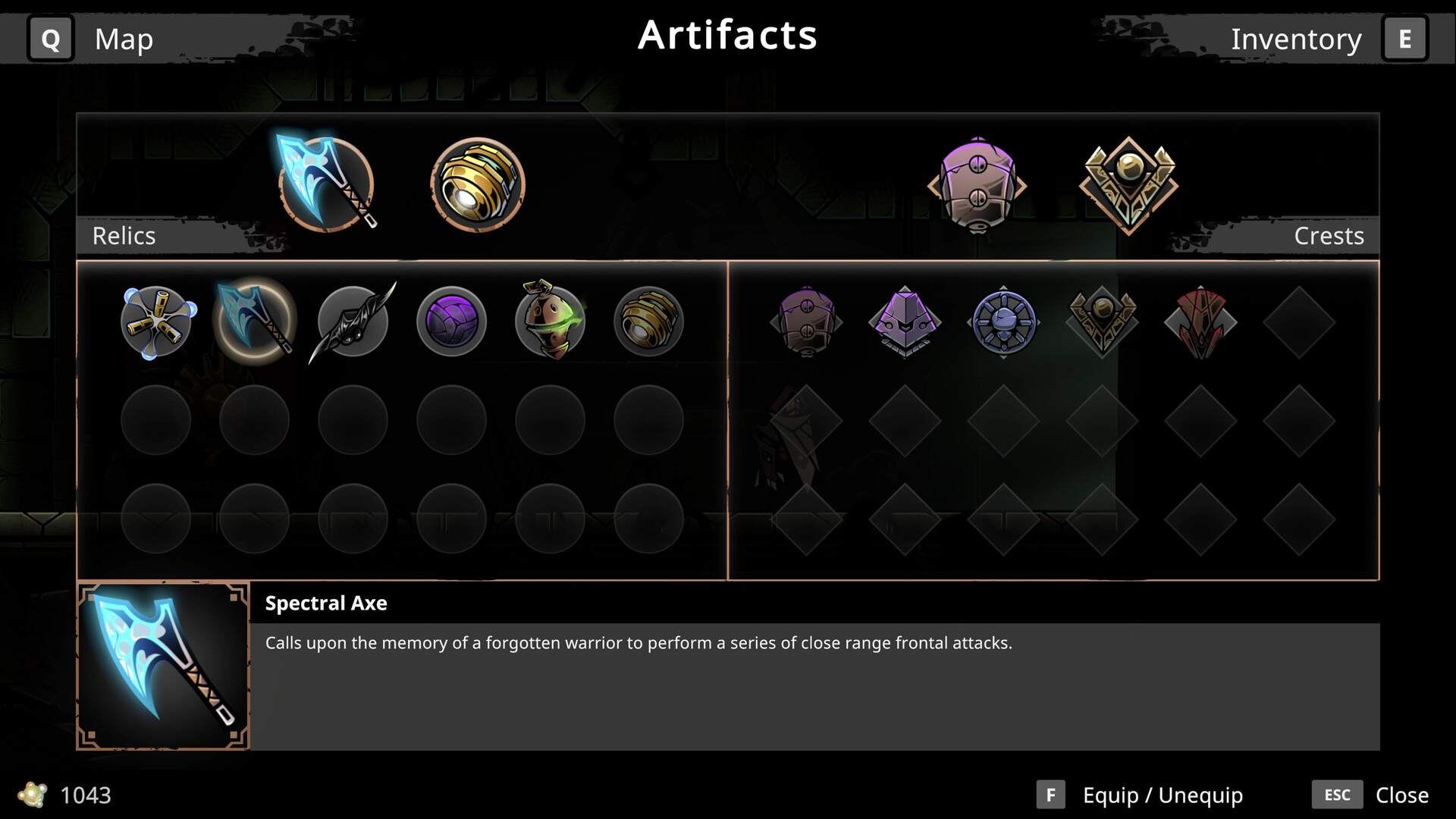This screenshot has width=1456, height=819.
Task: Select the purple helmet crest
Action: click(905, 321)
